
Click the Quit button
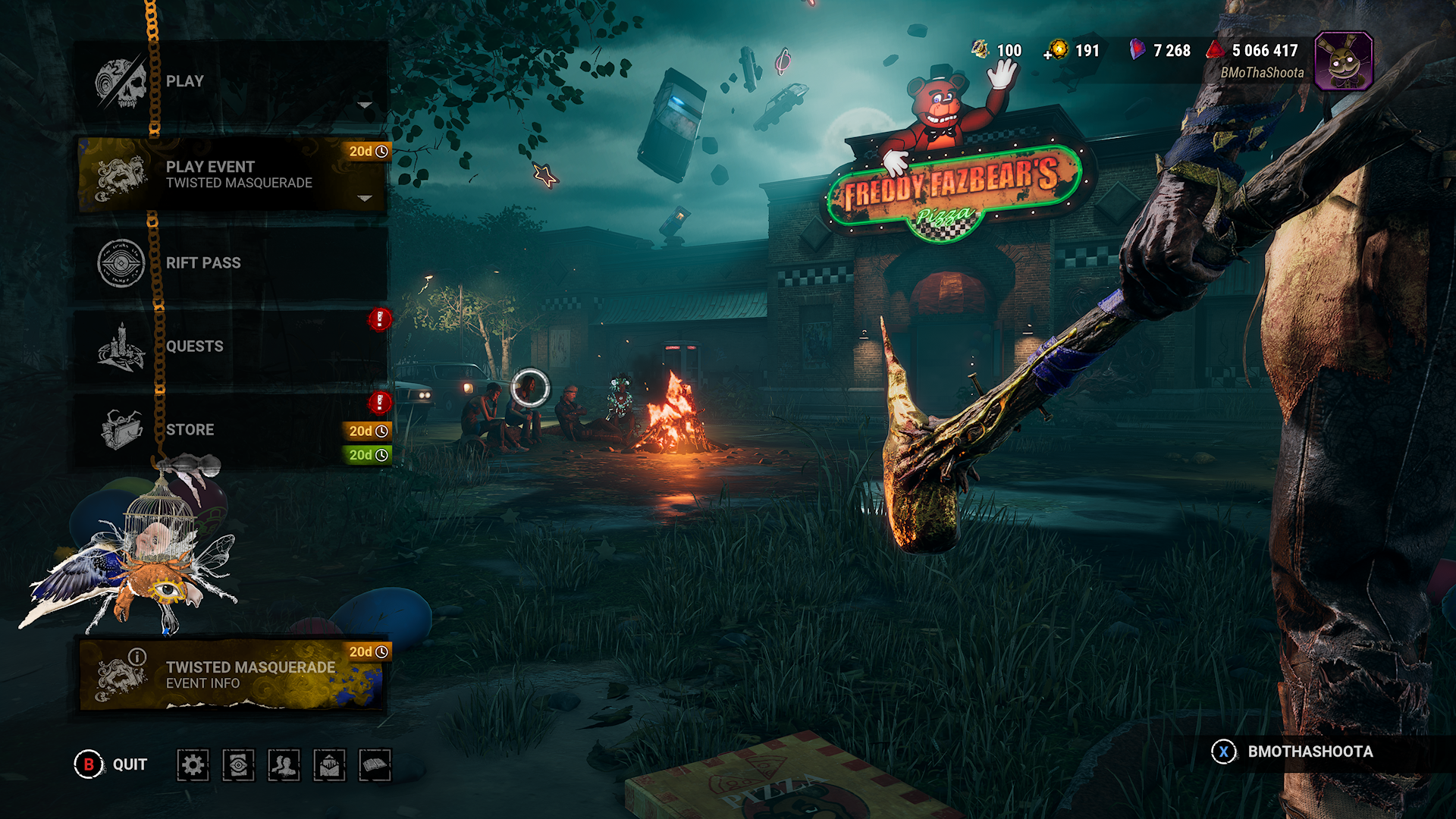pos(111,764)
